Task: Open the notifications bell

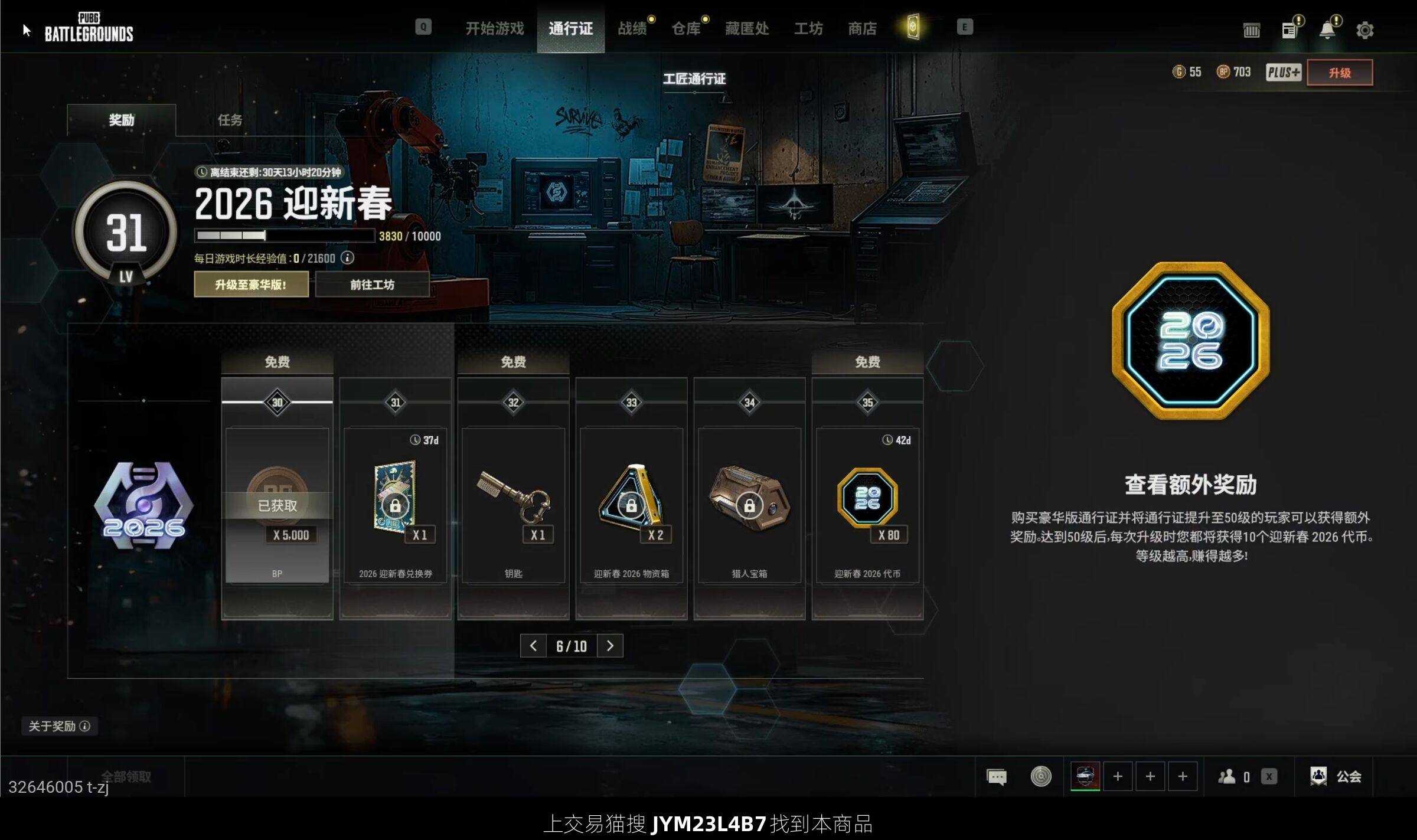Action: click(x=1327, y=30)
